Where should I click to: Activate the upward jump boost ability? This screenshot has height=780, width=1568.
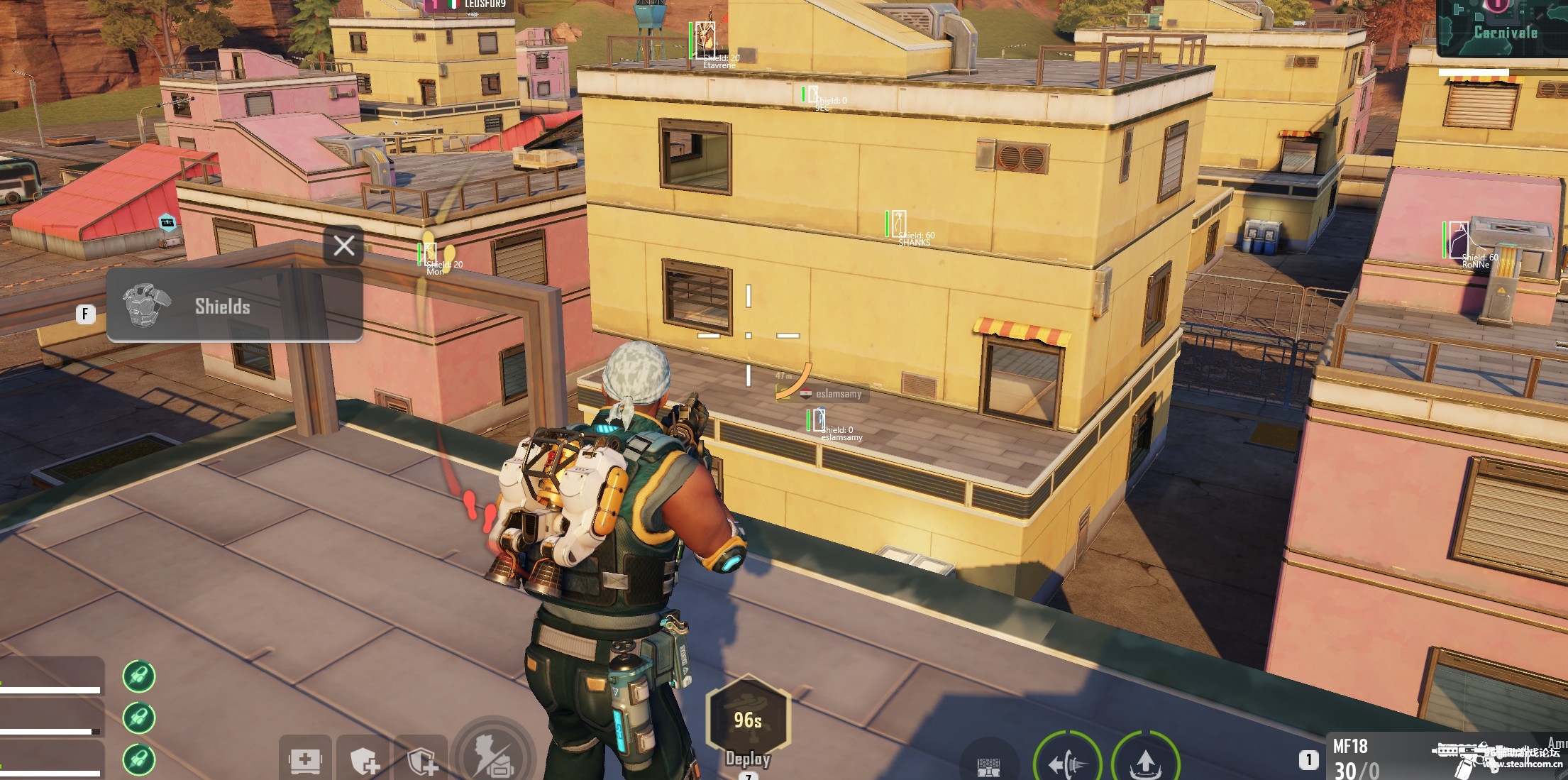(1144, 762)
